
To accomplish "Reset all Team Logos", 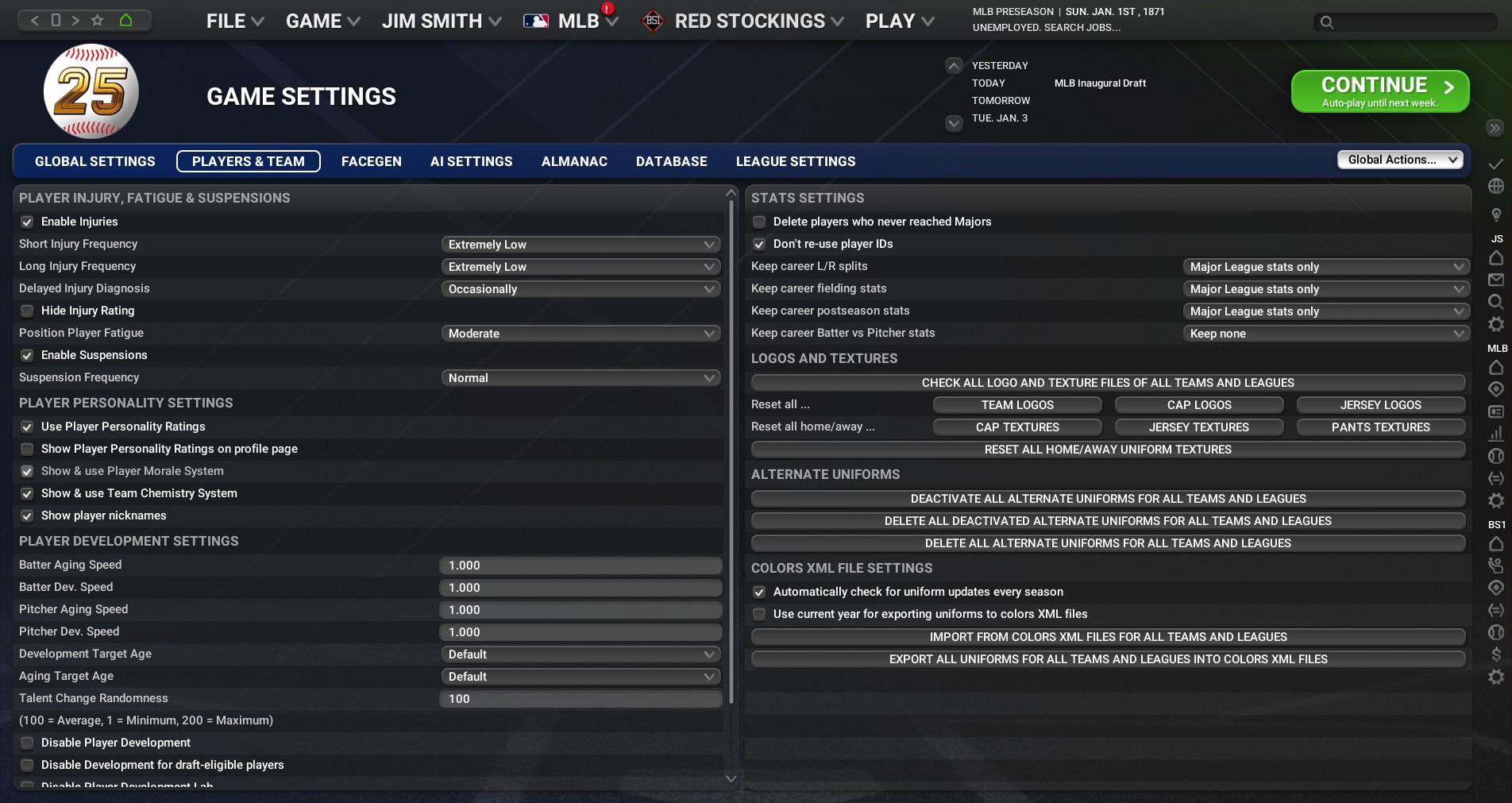I will (x=1017, y=405).
